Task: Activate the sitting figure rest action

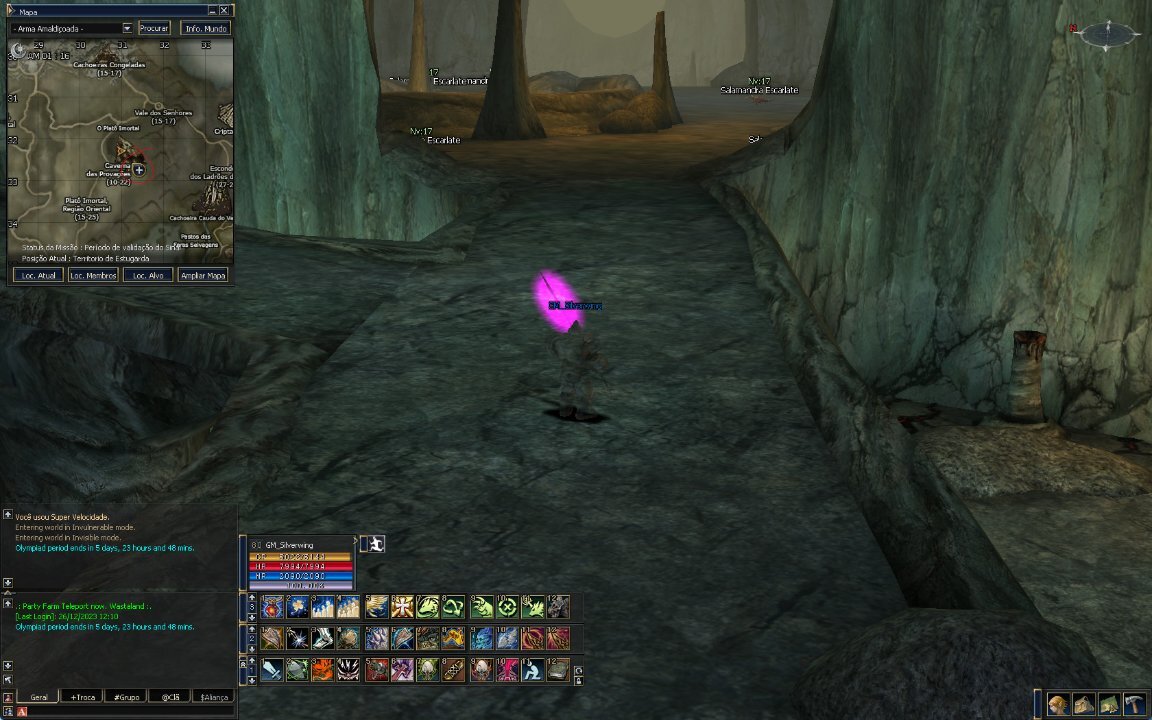Action: (532, 670)
